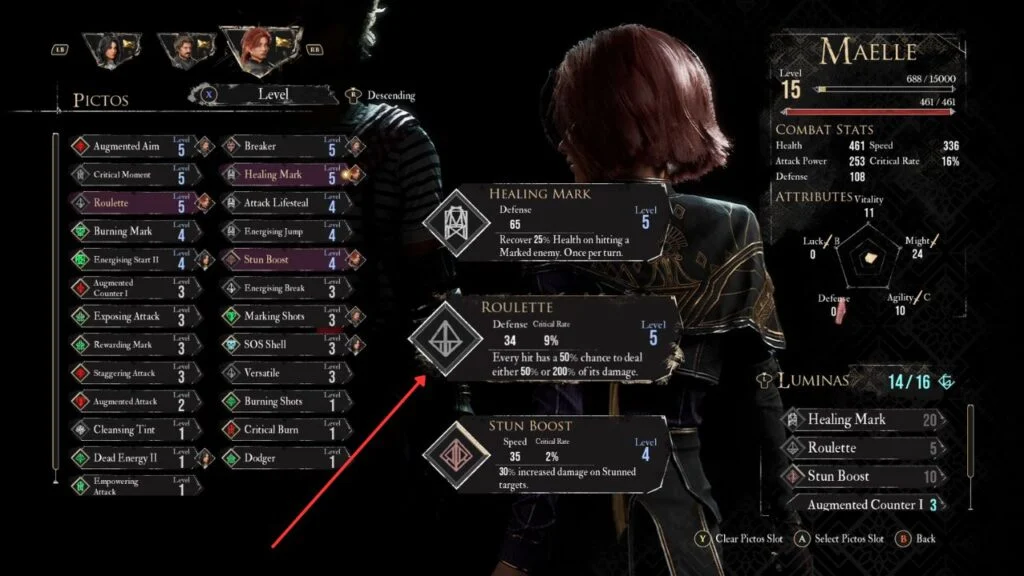Choose the Staggering Attack picto
This screenshot has height=576, width=1024.
coord(127,373)
